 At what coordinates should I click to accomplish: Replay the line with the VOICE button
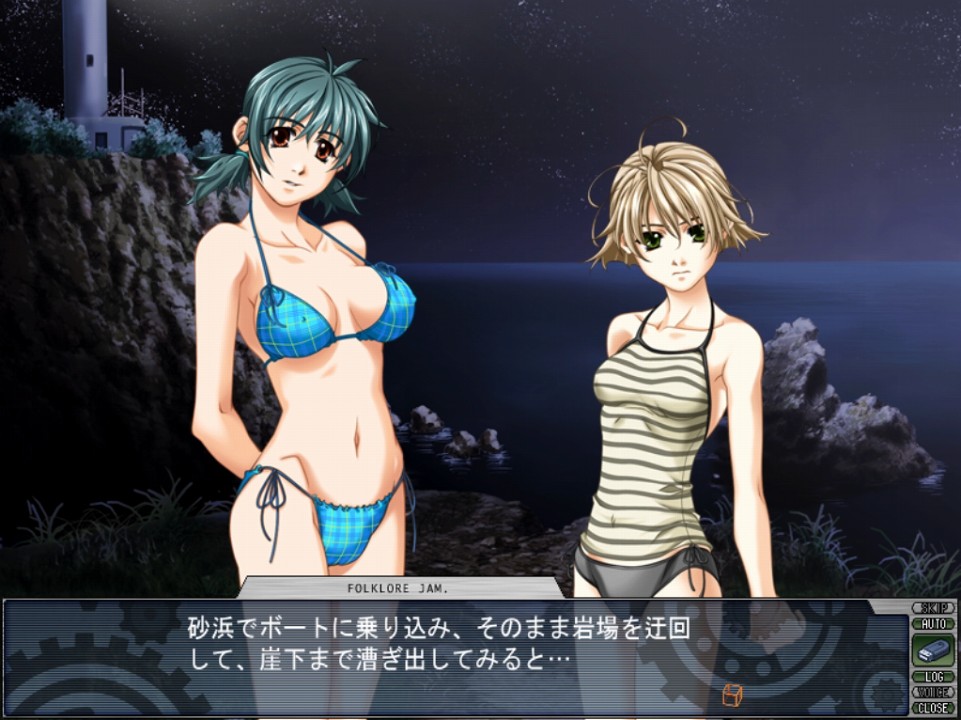pyautogui.click(x=933, y=692)
